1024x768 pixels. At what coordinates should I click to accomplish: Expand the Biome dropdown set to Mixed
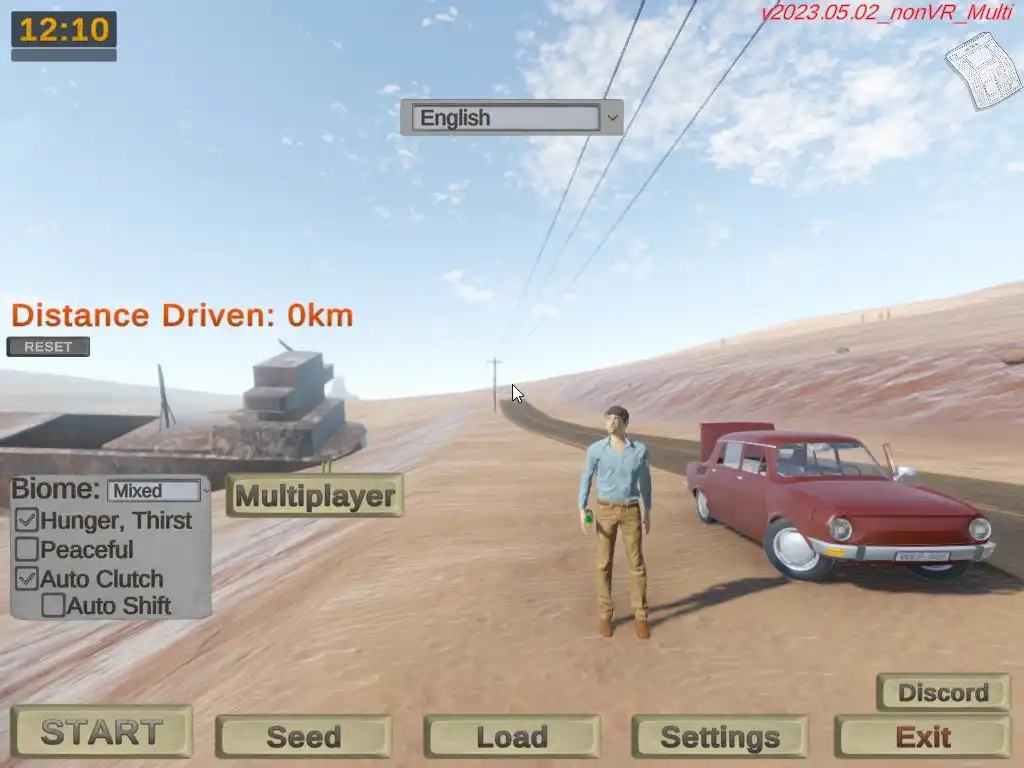tap(157, 491)
